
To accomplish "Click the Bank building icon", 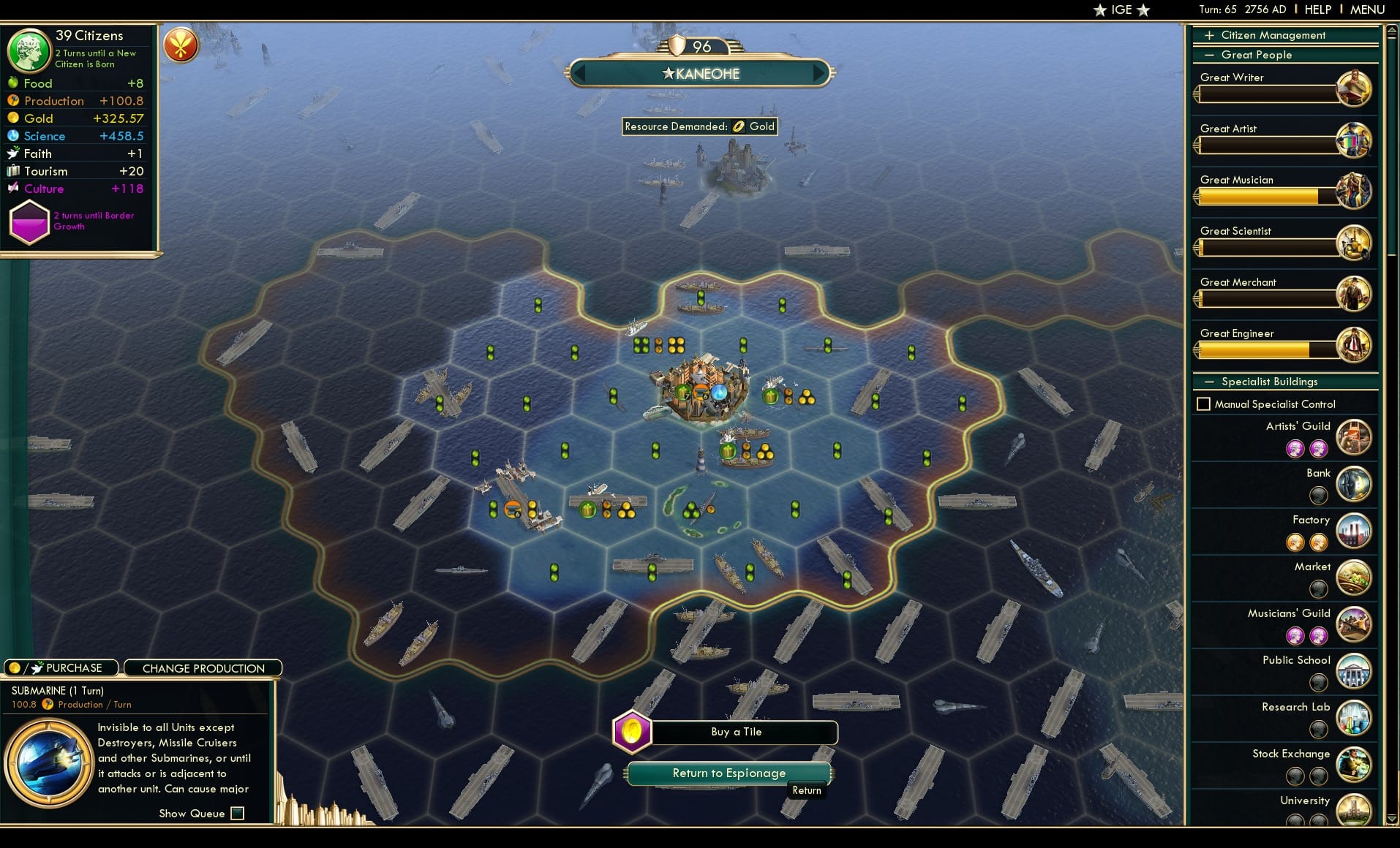I will point(1354,484).
